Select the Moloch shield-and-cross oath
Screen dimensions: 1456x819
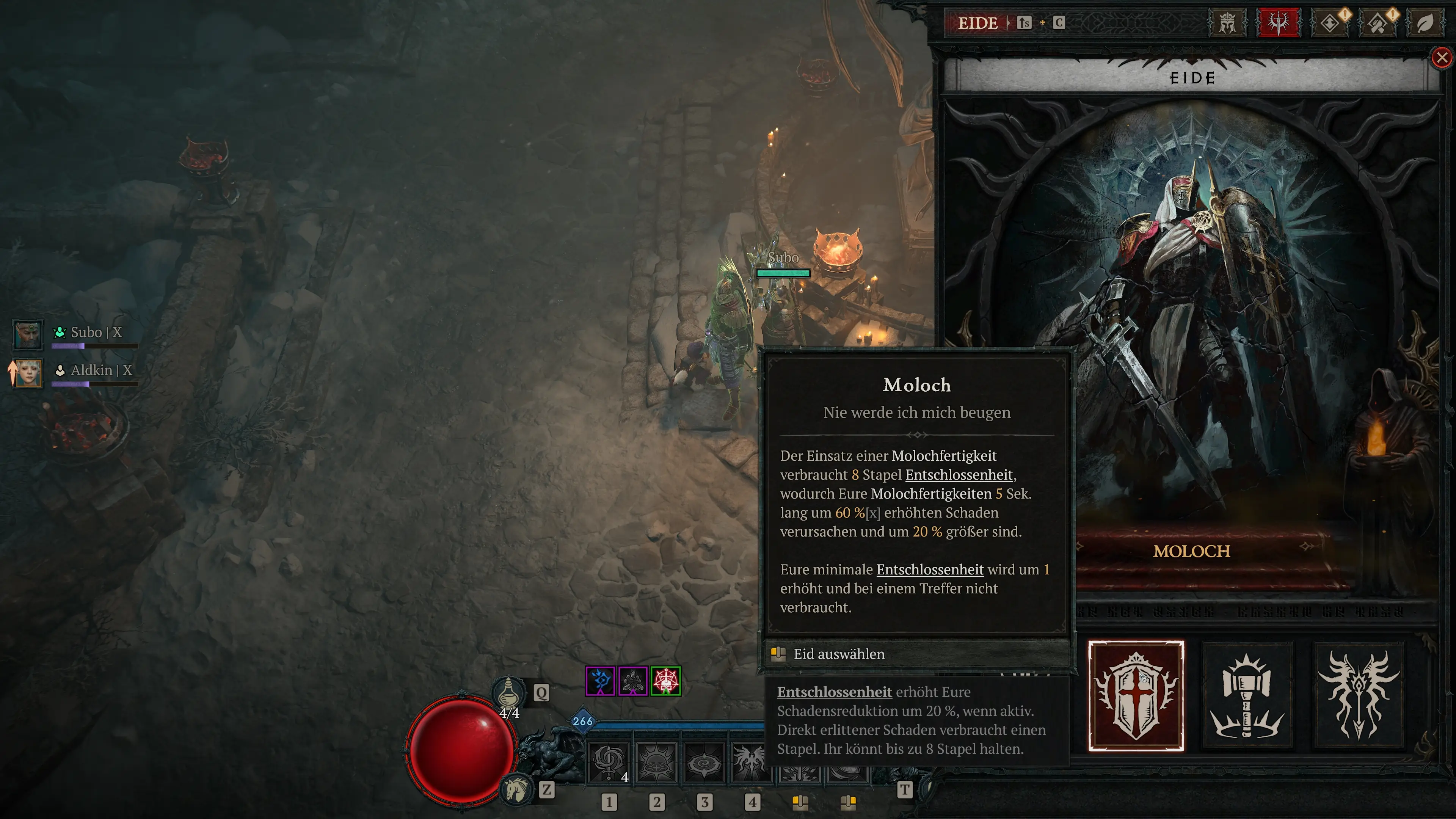(1136, 696)
